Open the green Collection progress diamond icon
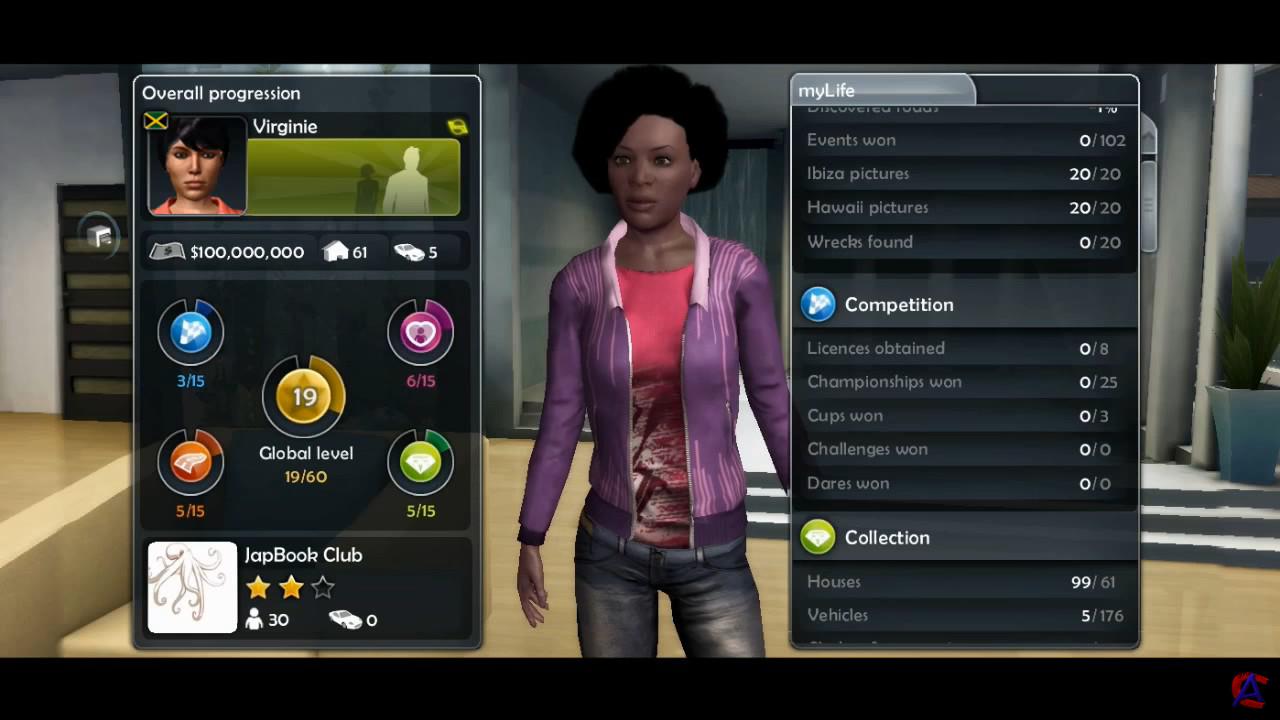This screenshot has height=720, width=1280. click(420, 462)
